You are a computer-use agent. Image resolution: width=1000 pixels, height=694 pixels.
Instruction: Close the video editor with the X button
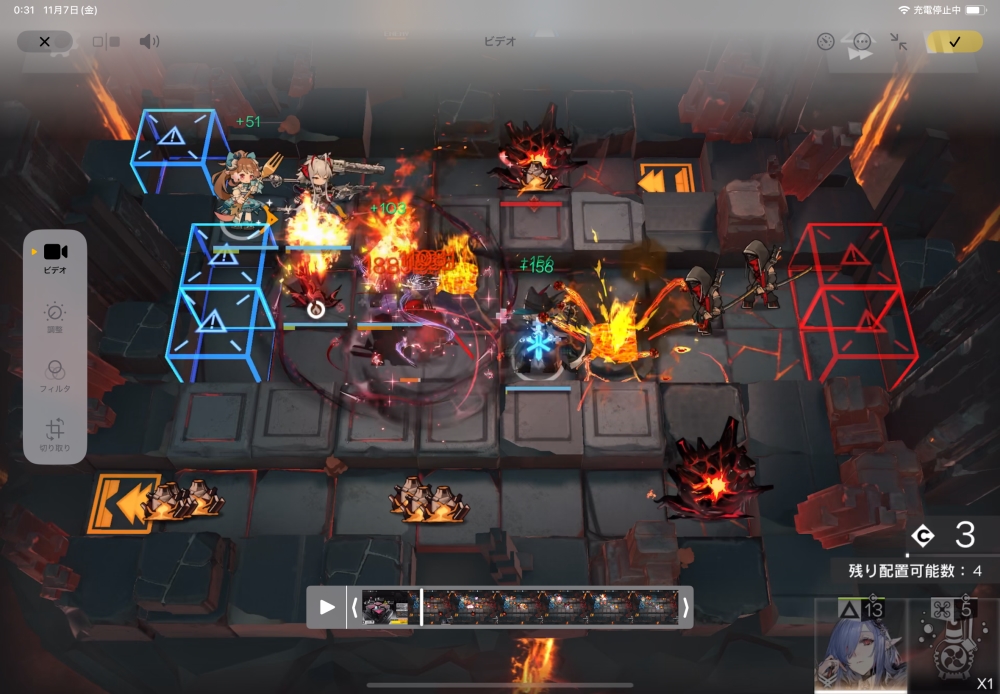coord(44,42)
